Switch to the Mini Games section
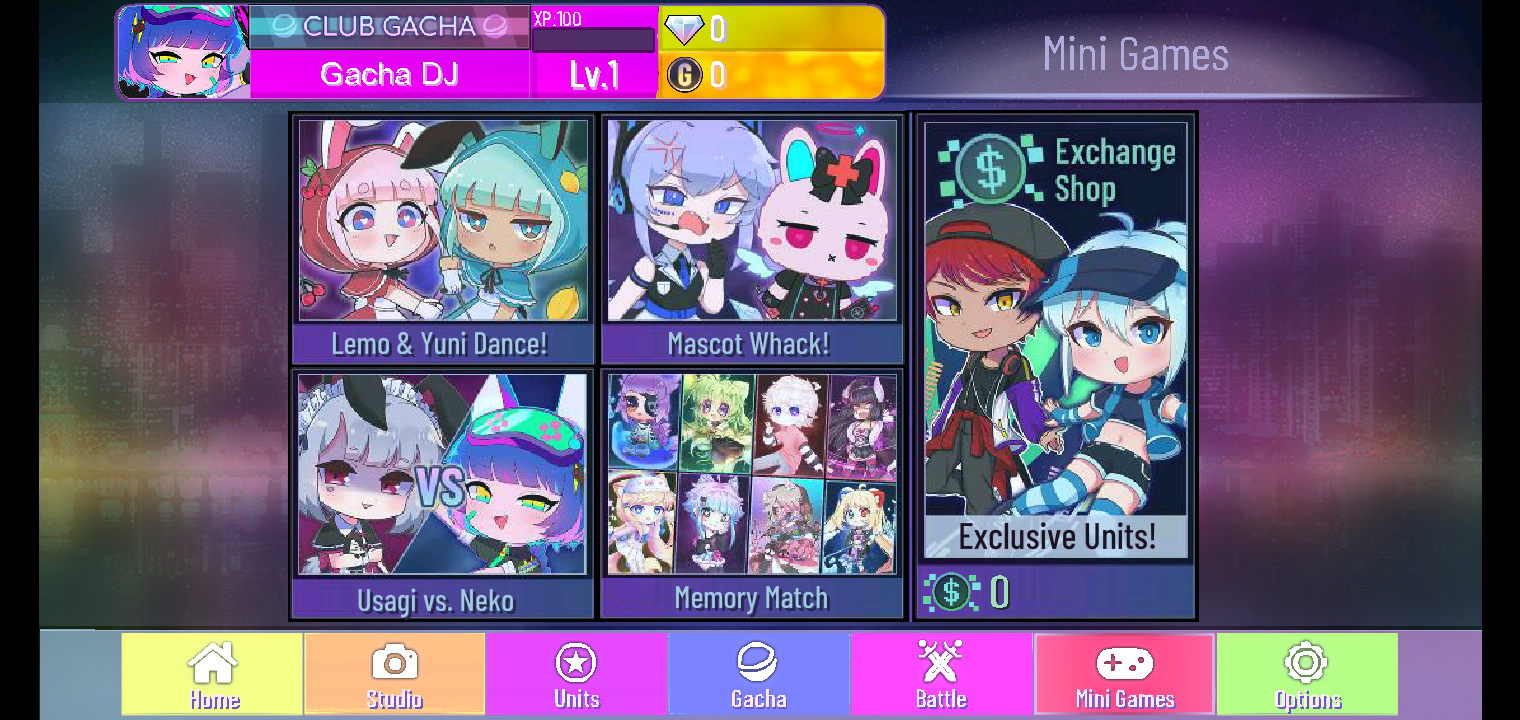 pos(1122,673)
